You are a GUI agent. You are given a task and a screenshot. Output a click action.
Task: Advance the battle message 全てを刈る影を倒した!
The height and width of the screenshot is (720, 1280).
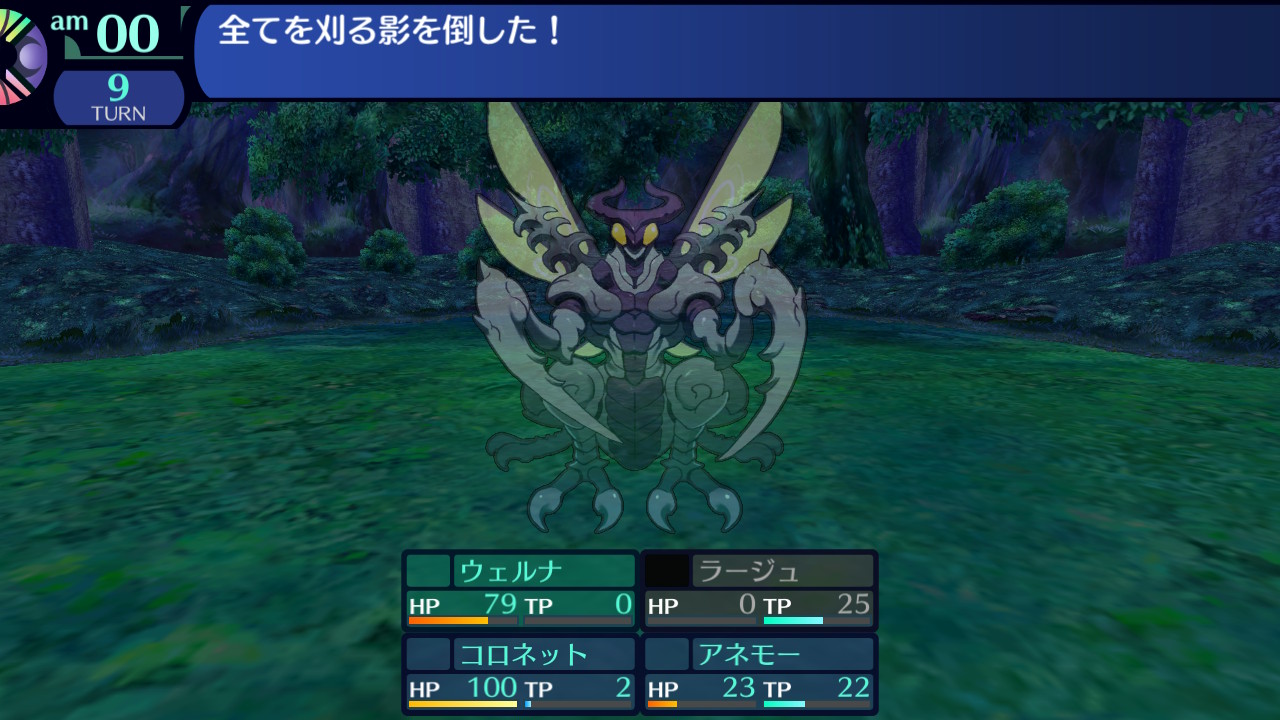click(x=735, y=50)
